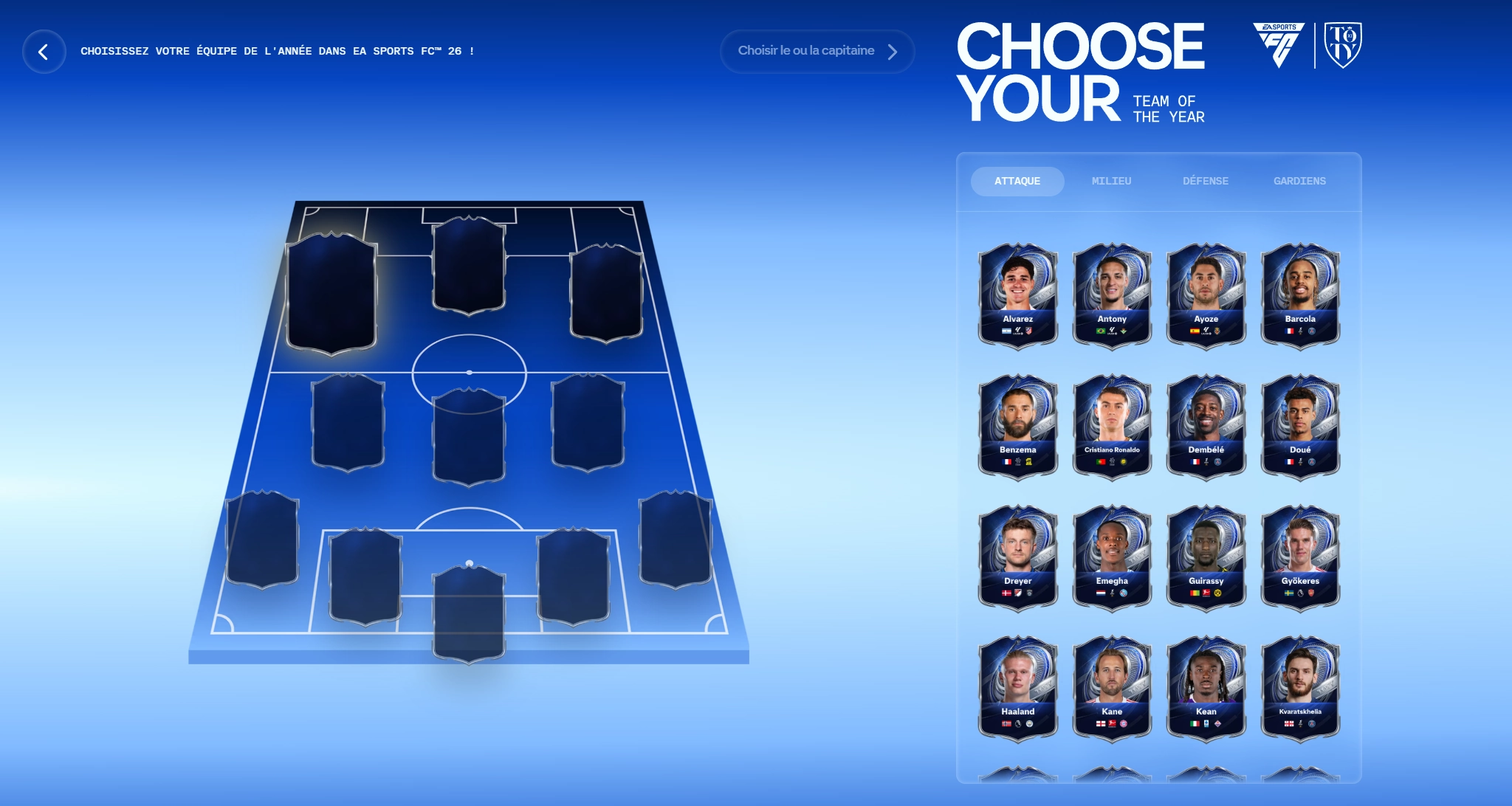Pick the Dembélé player card
Image resolution: width=1512 pixels, height=806 pixels.
tap(1206, 425)
